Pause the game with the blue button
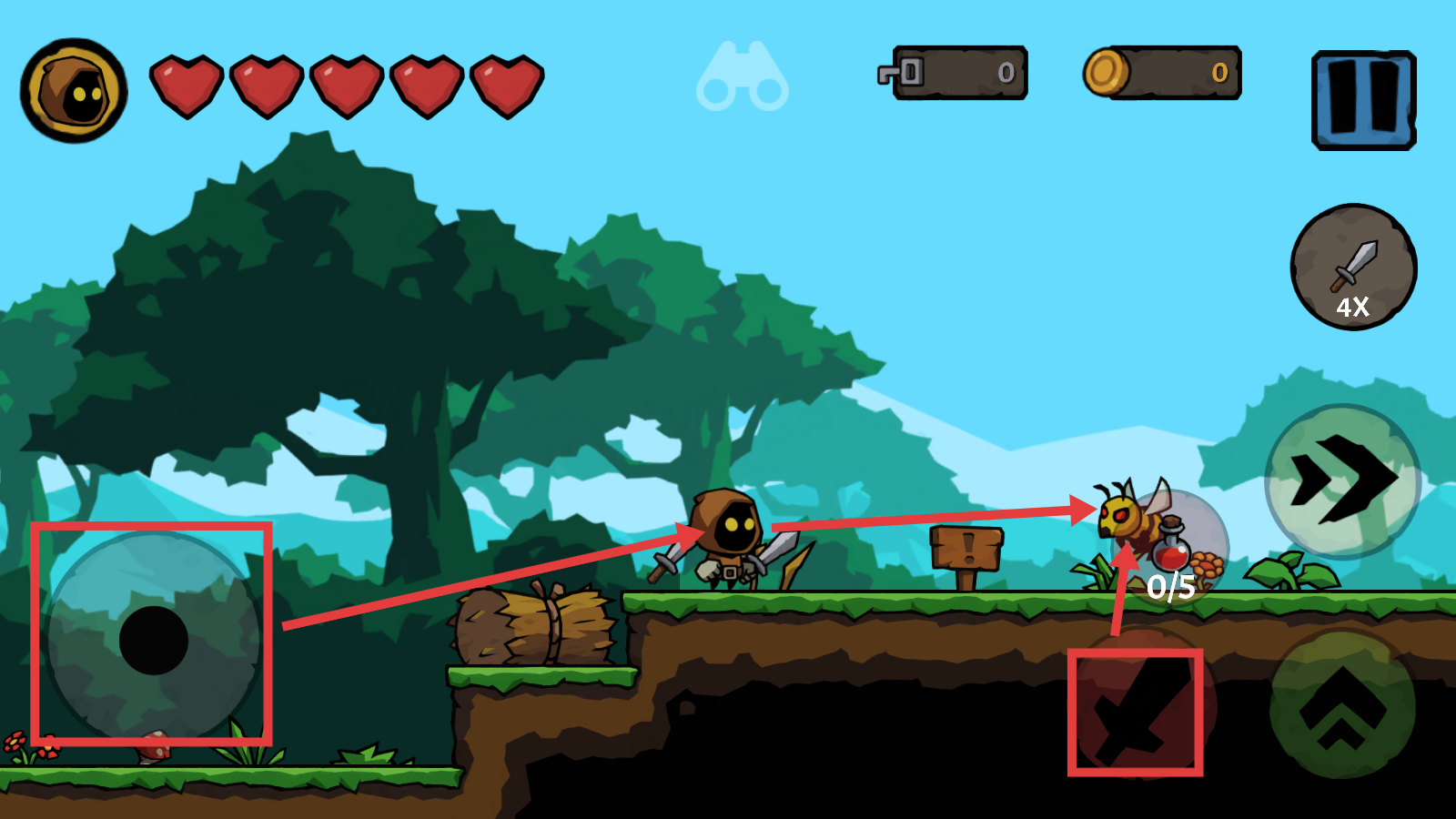 (x=1363, y=100)
